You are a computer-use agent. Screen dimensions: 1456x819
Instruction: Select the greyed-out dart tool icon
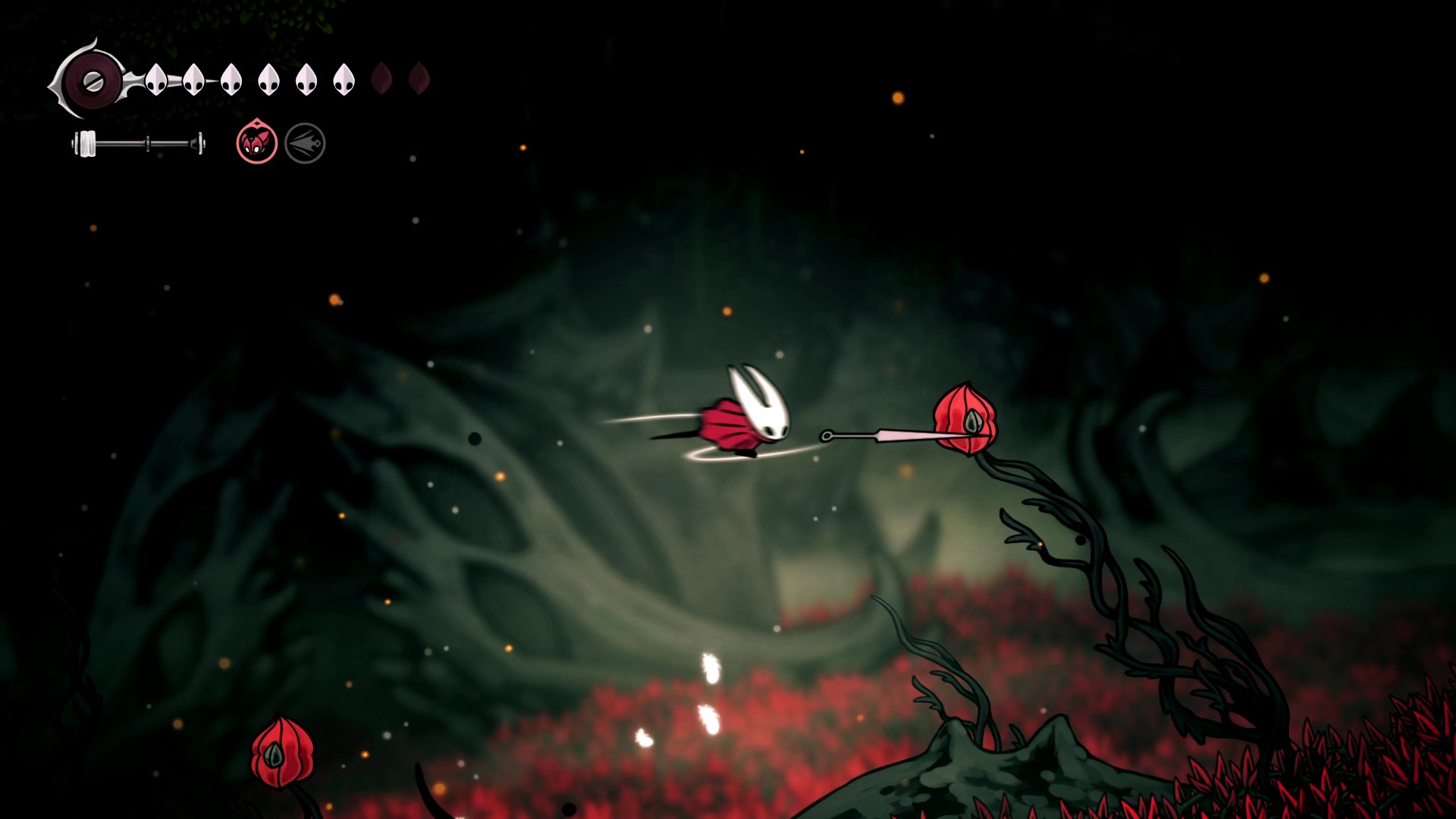pyautogui.click(x=305, y=143)
